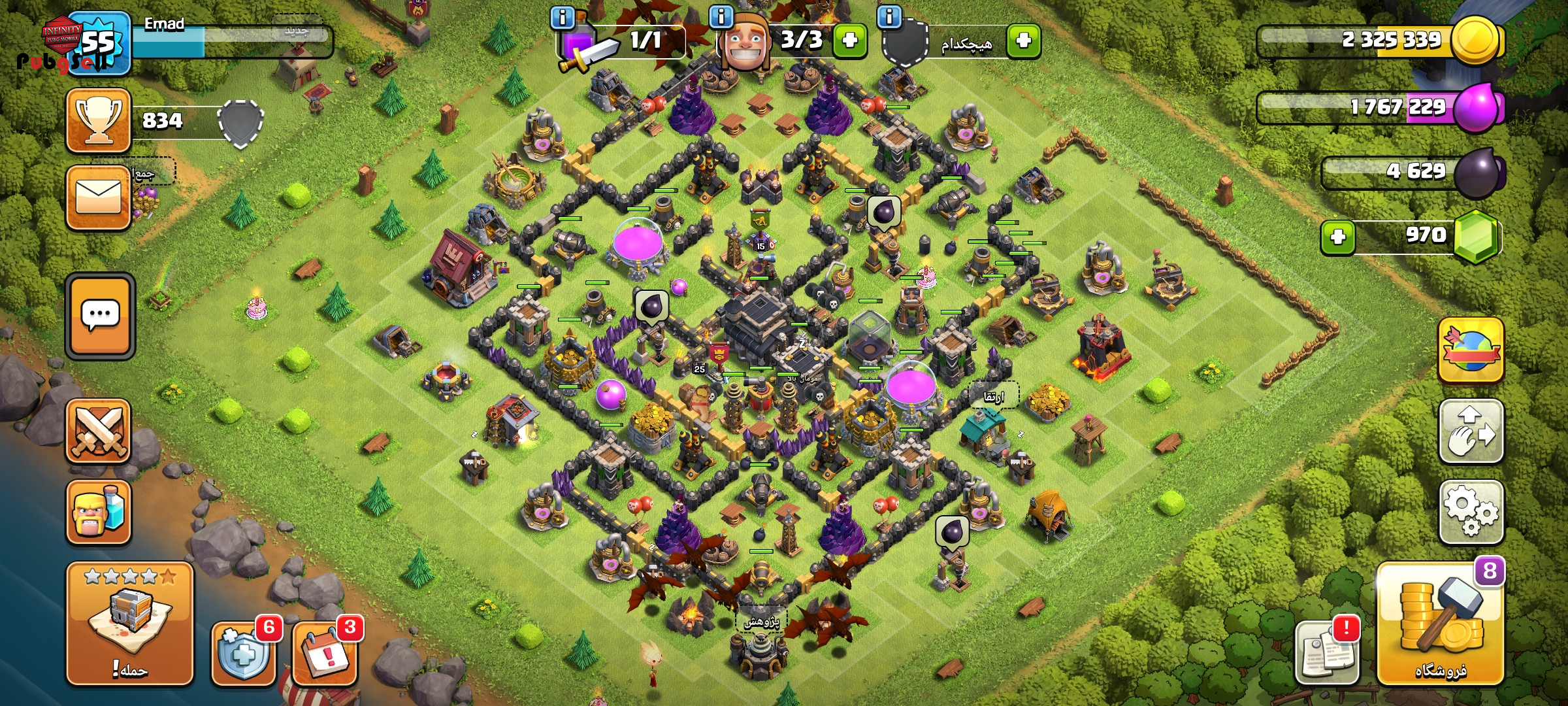
Task: Open the barbarian army training button
Action: (99, 513)
